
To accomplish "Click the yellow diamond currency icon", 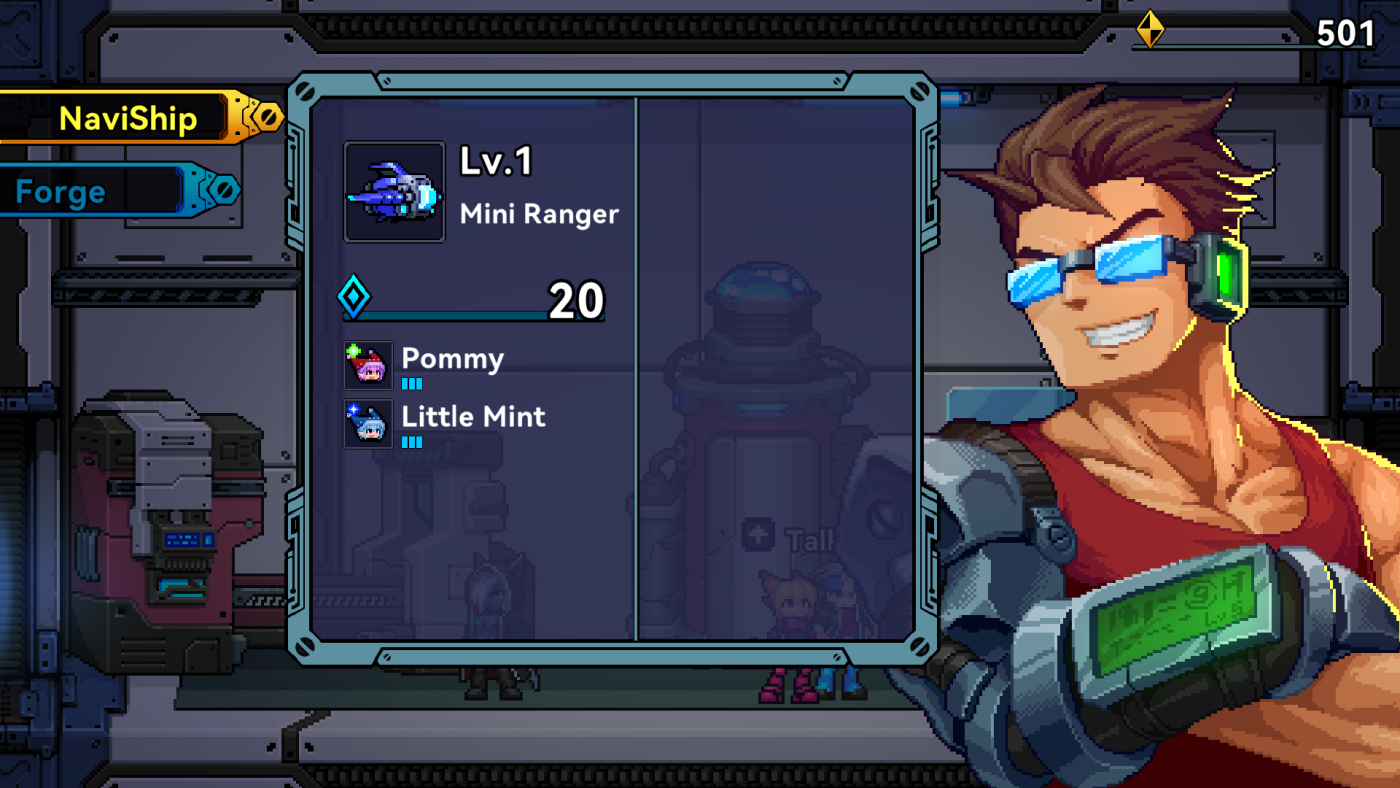I will coord(1148,30).
